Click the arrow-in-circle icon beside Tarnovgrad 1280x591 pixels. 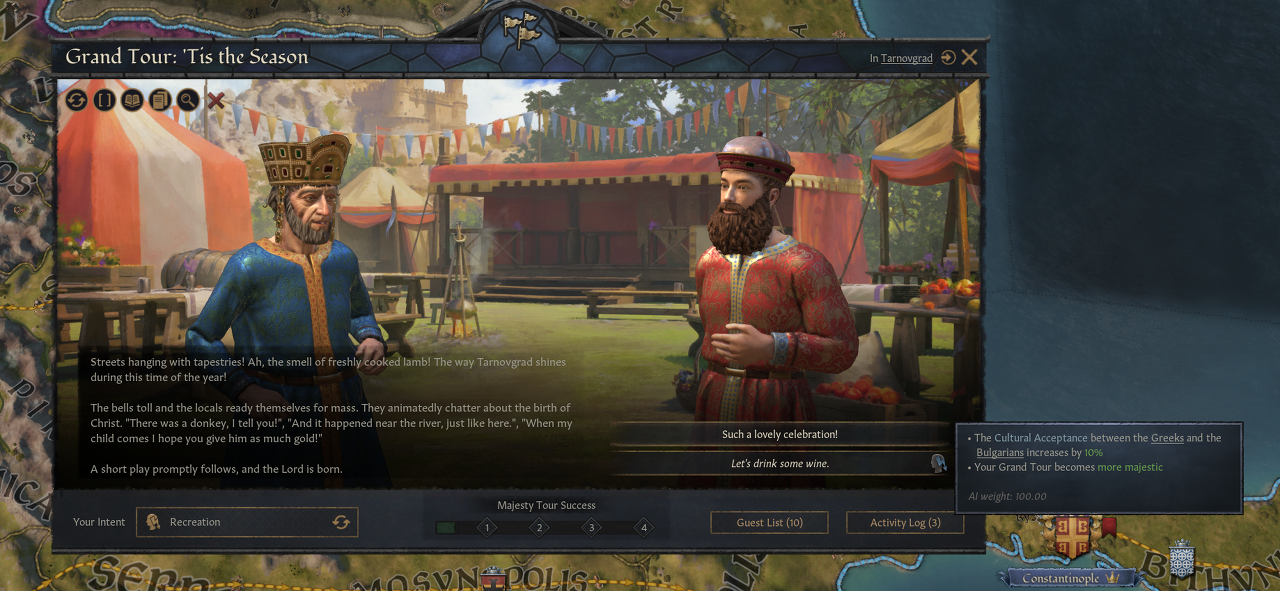tap(948, 58)
